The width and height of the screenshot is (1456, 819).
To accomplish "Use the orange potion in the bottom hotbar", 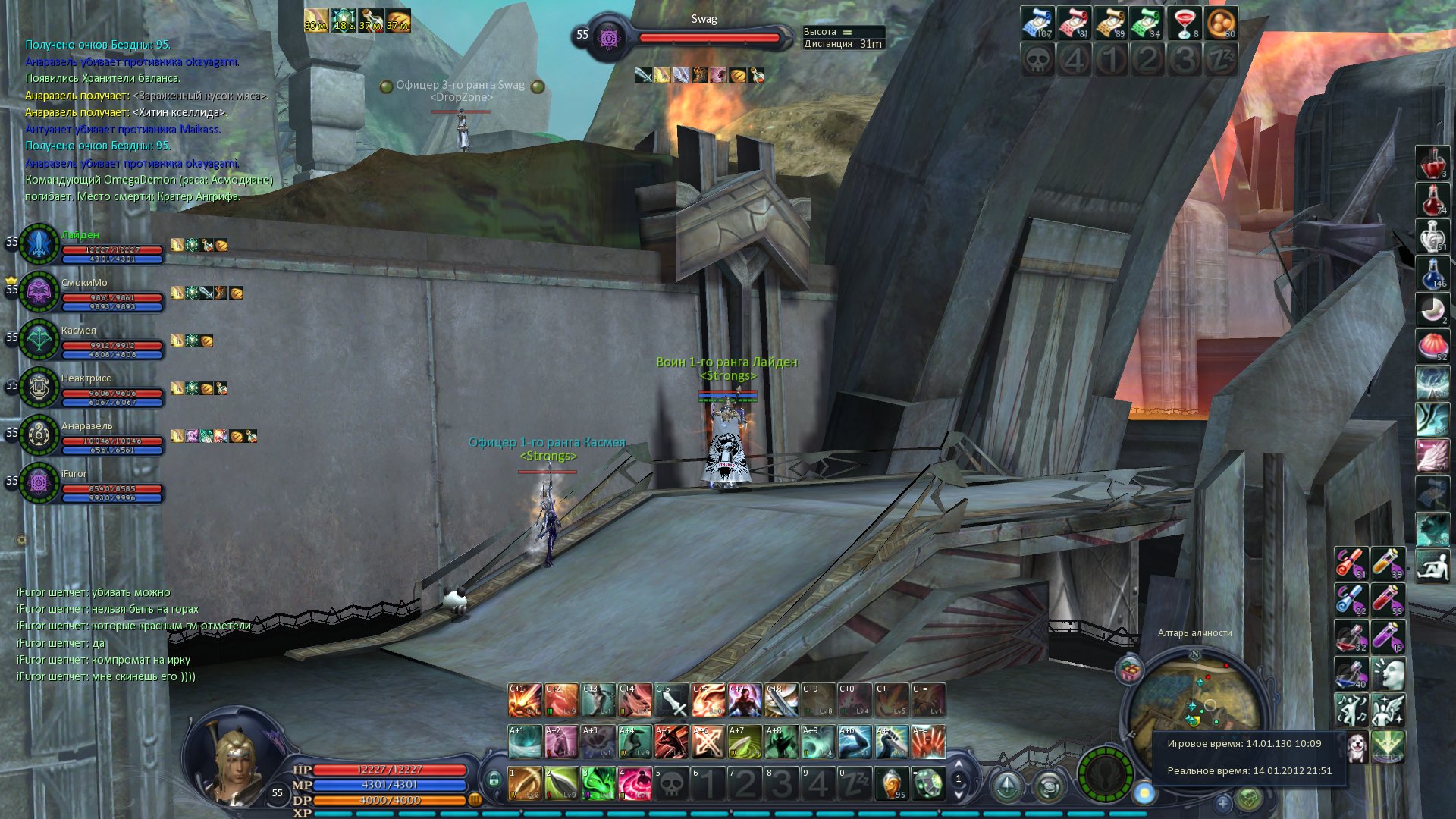I will (x=892, y=783).
